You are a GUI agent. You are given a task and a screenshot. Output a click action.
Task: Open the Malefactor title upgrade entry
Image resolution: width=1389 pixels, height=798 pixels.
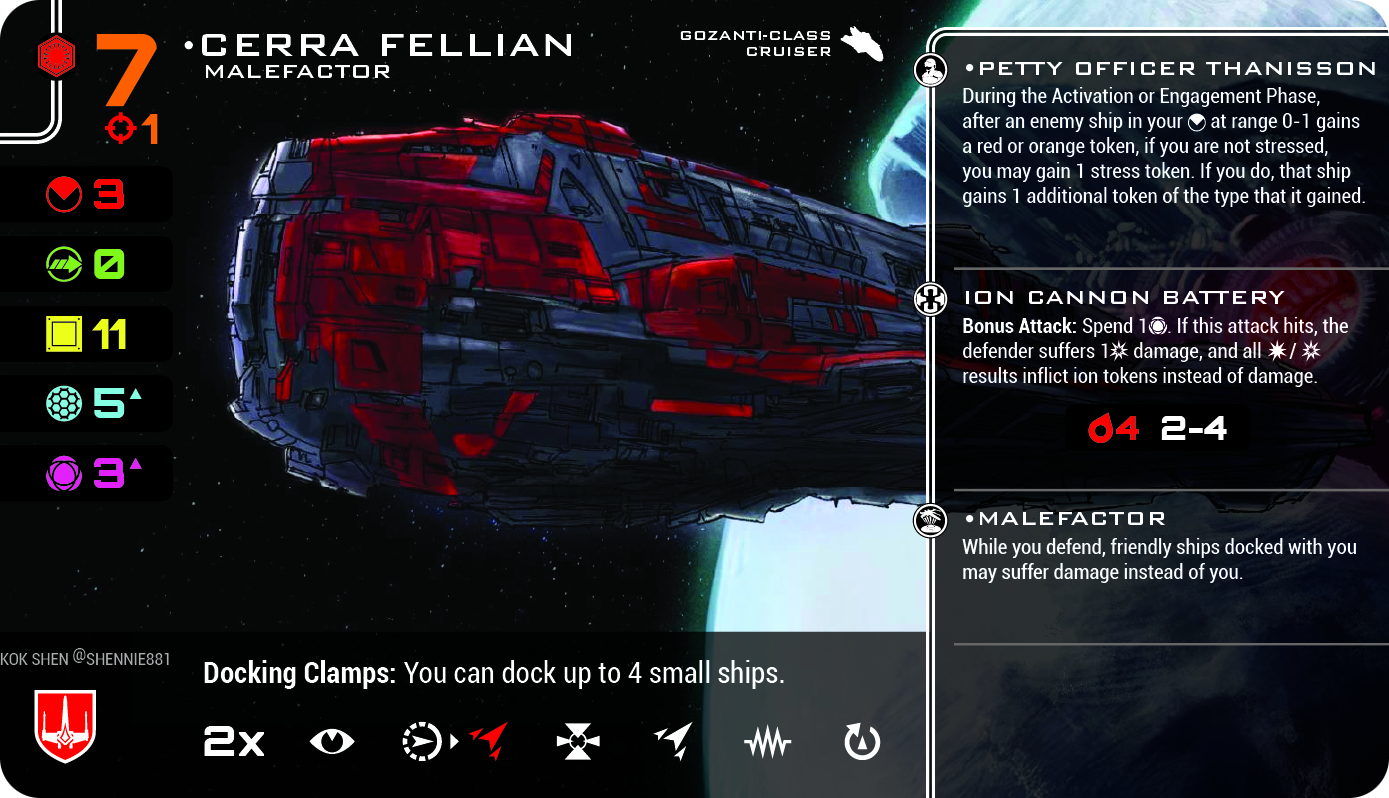[x=1064, y=518]
